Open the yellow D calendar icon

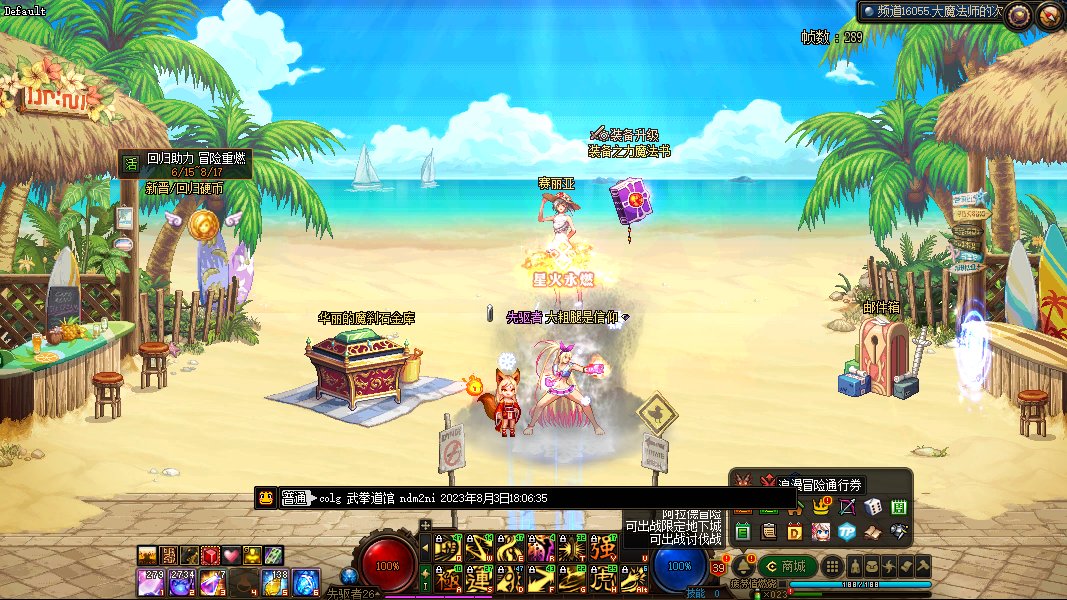[796, 531]
